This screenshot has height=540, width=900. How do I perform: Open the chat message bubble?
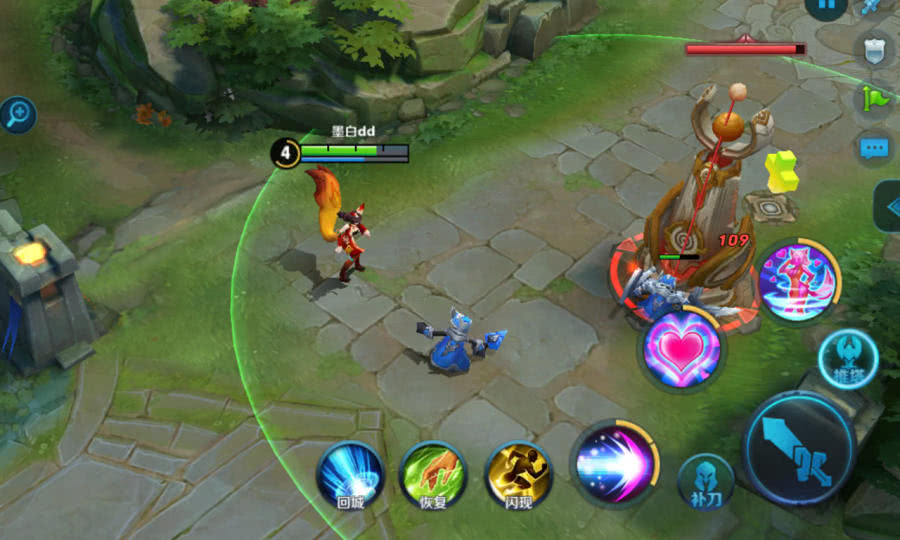875,148
